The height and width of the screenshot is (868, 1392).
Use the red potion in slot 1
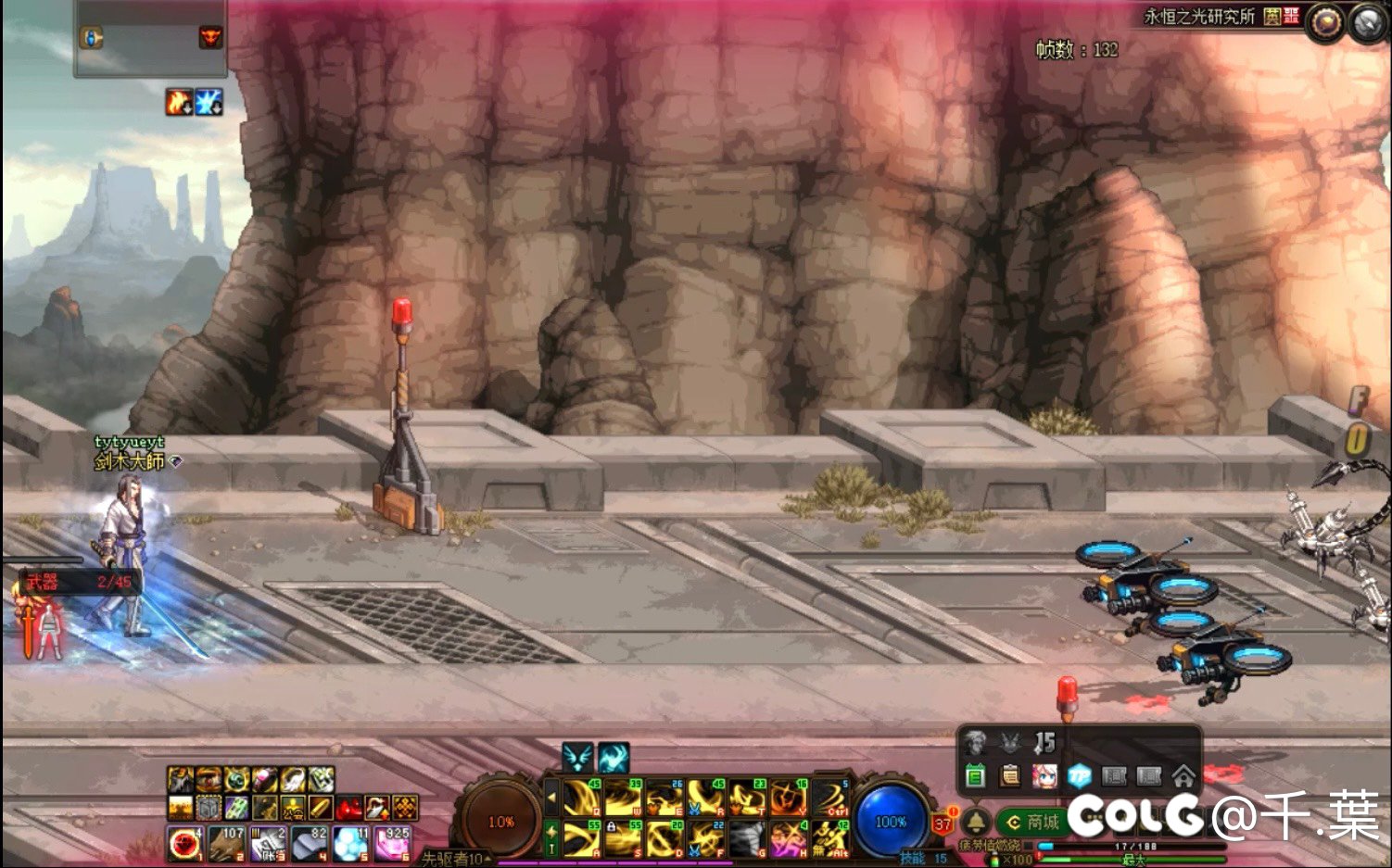pos(184,843)
